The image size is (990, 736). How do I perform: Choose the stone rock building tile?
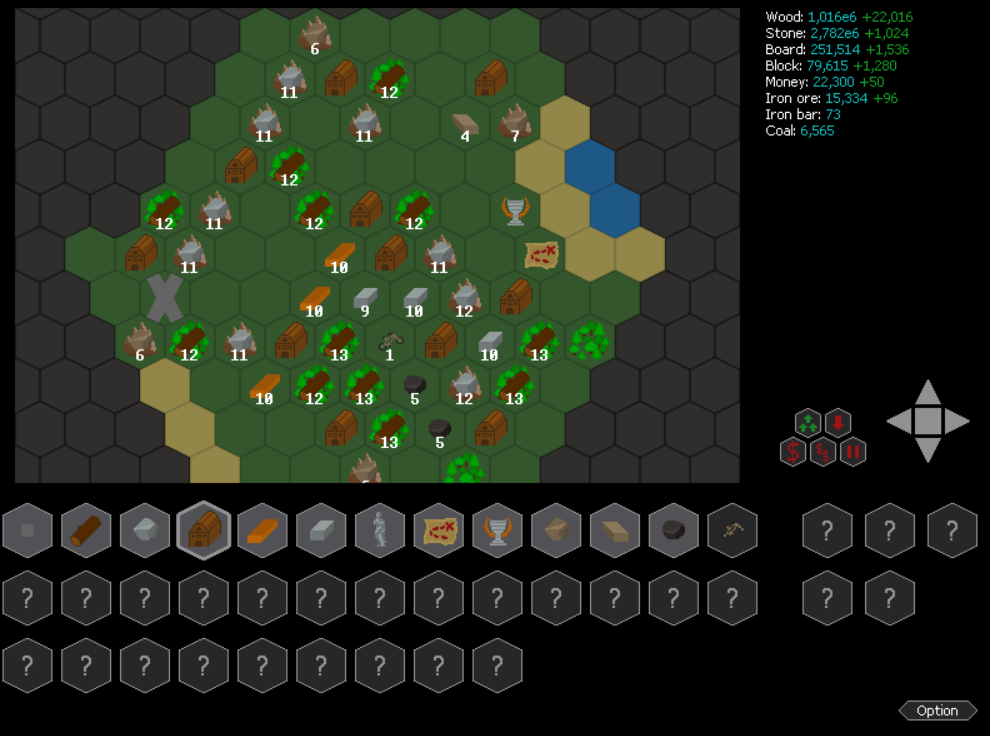tap(145, 530)
